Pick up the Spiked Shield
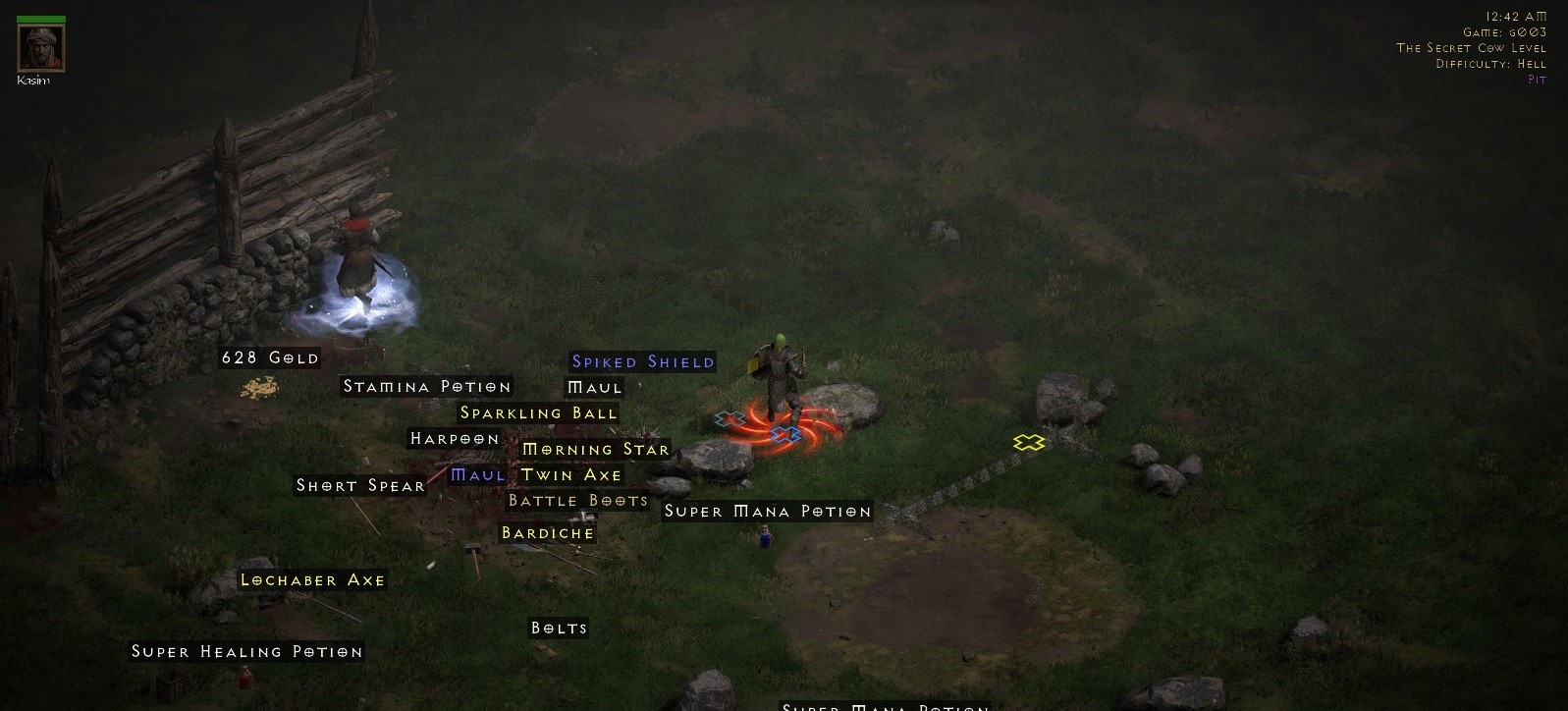 tap(642, 361)
